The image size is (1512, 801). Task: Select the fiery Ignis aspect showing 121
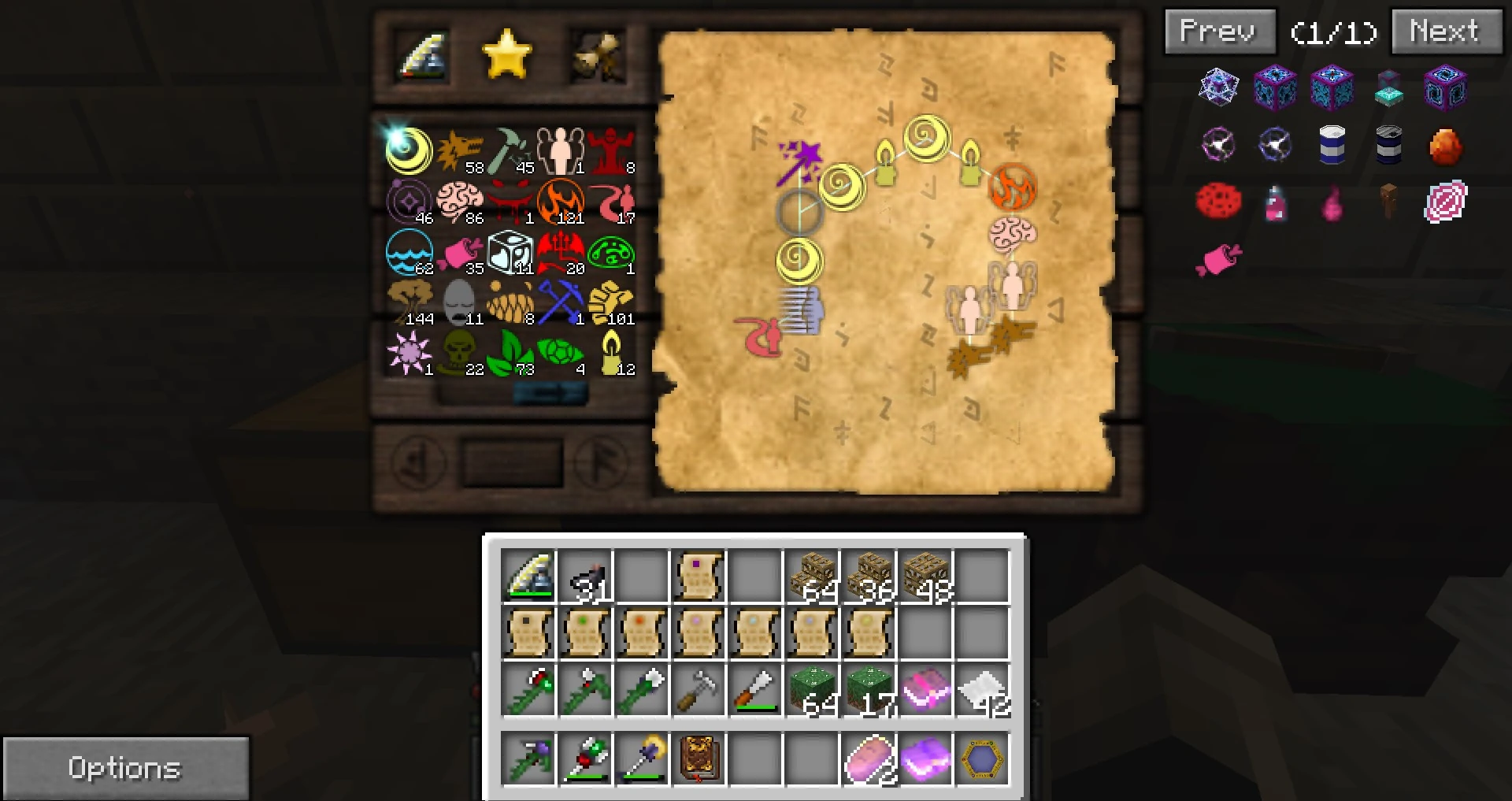(x=561, y=199)
